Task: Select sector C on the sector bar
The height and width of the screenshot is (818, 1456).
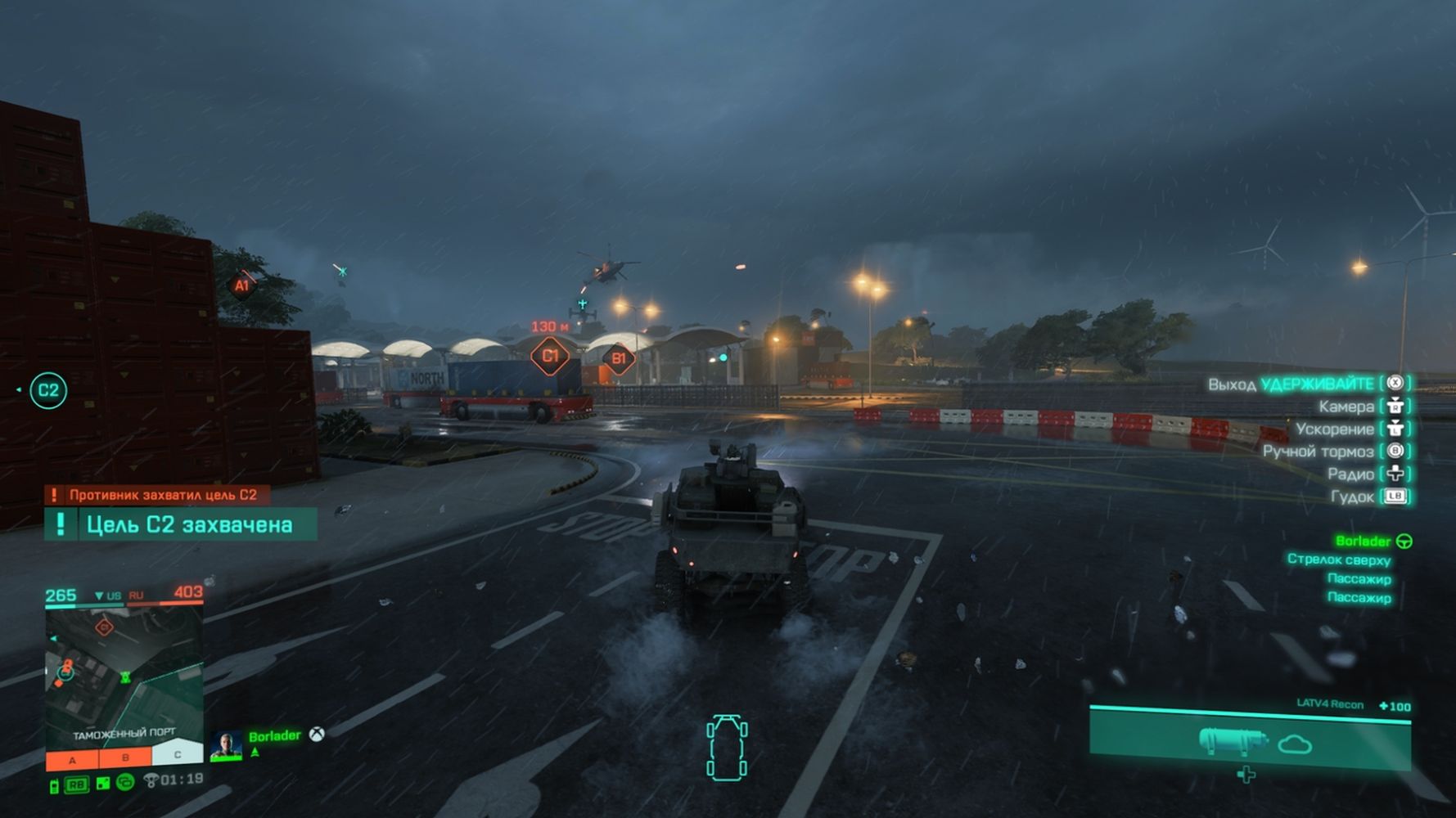Action: (x=177, y=755)
